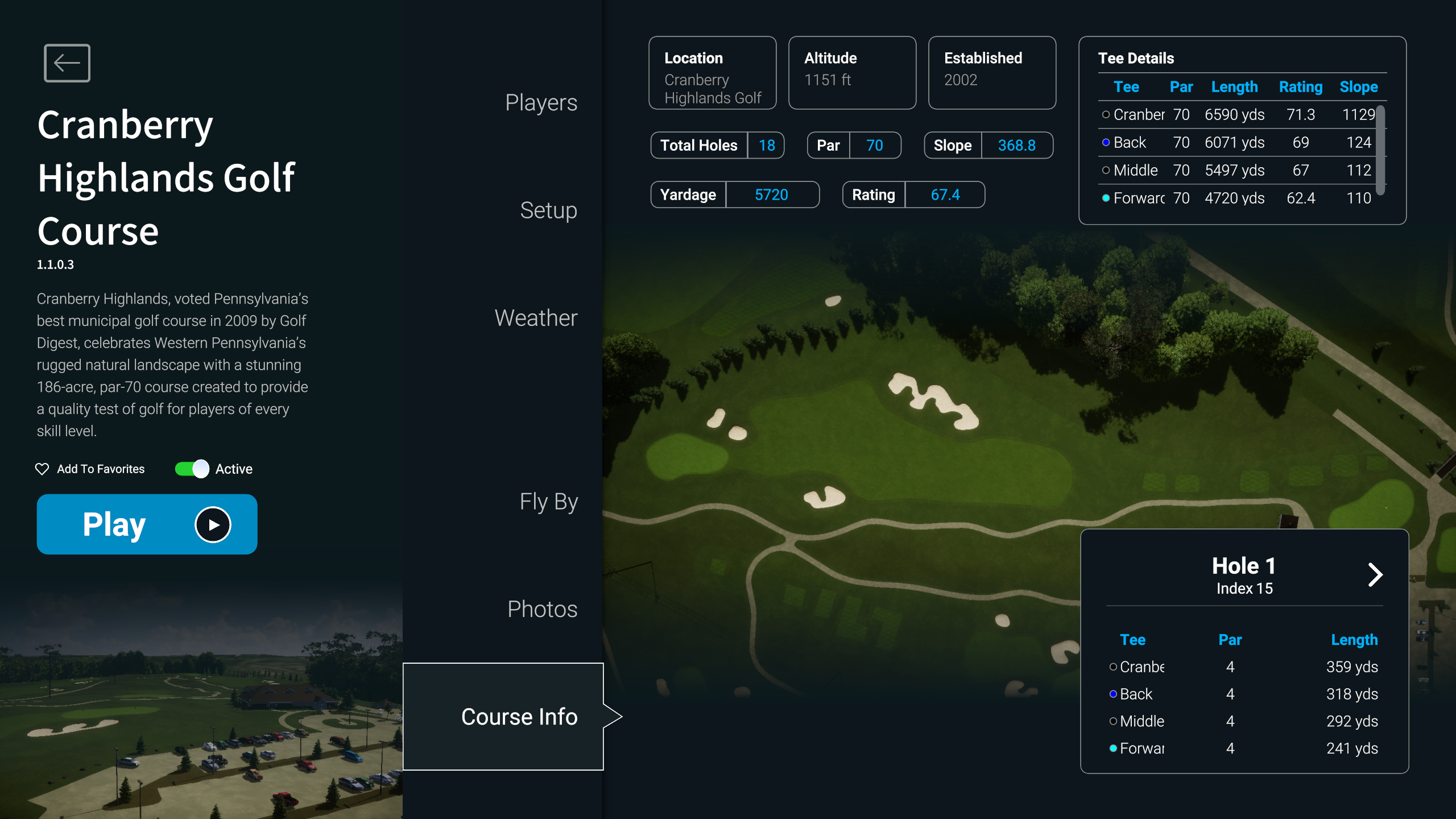Select the Course Info tab

point(519,716)
